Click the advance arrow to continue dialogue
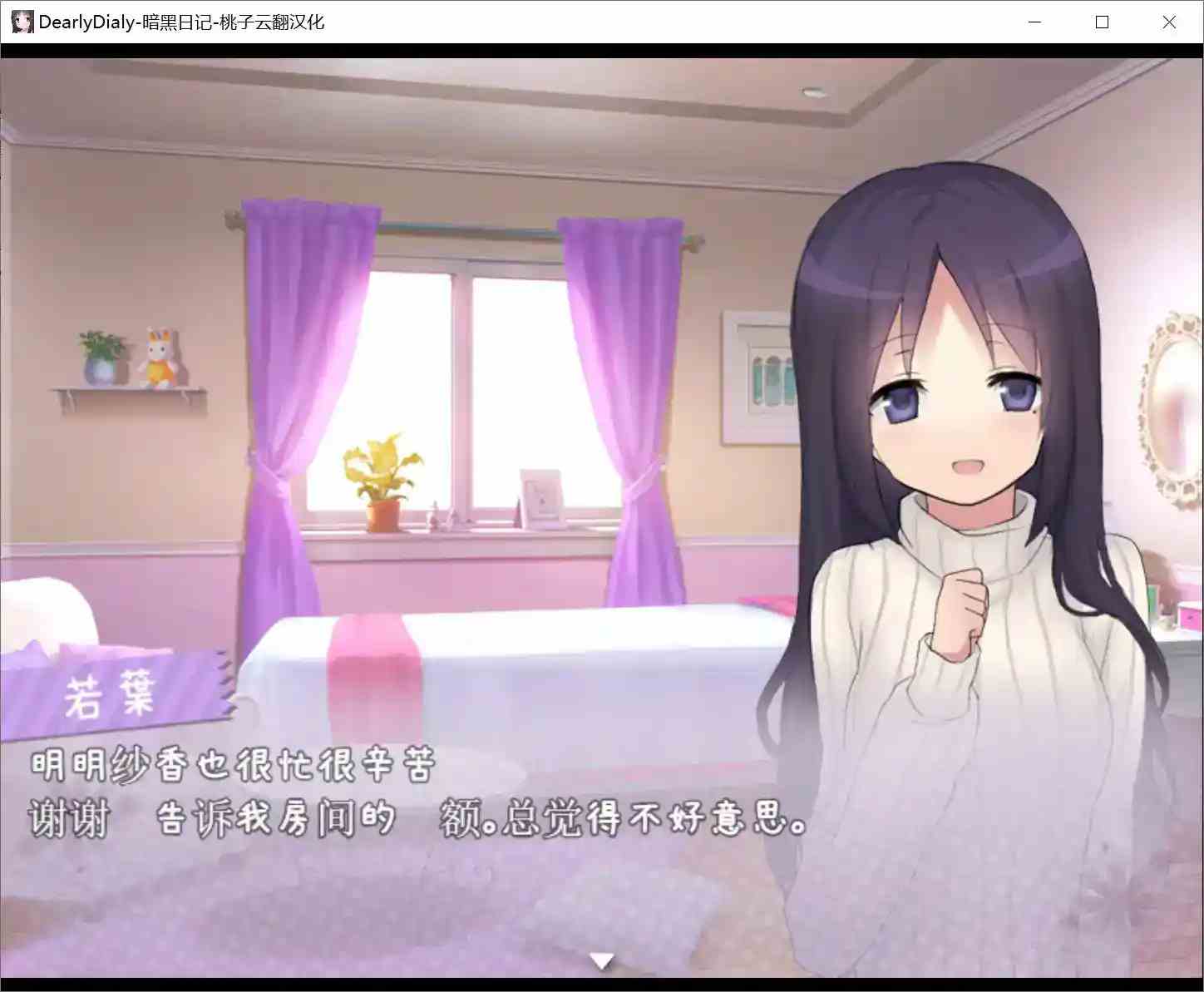The image size is (1204, 992). coord(601,959)
